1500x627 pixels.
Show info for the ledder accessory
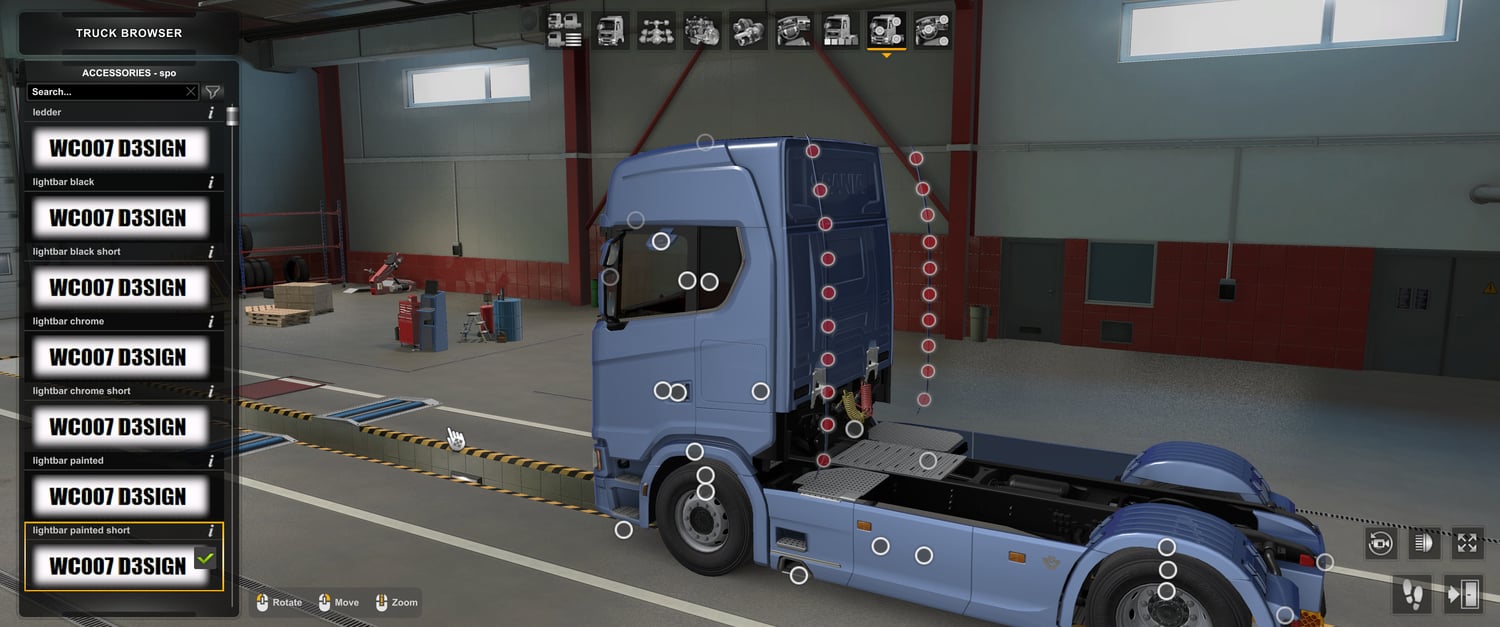[211, 113]
